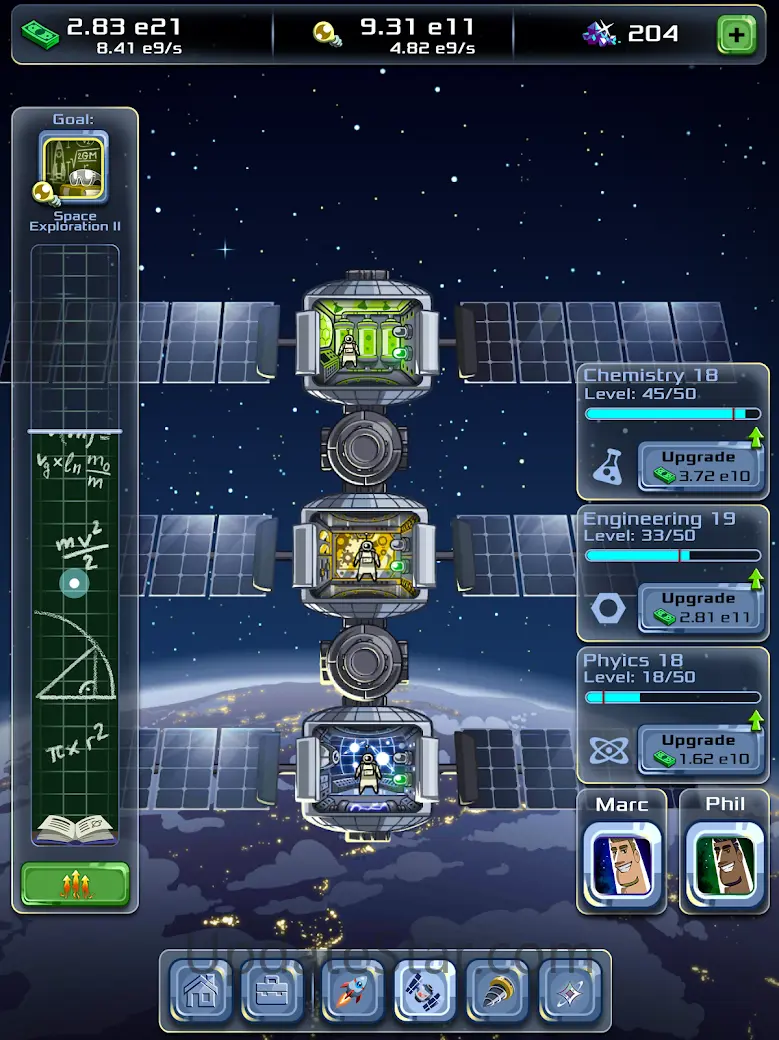The image size is (779, 1040).
Task: Upgrade Physics for 1.62 e10
Action: pos(699,750)
